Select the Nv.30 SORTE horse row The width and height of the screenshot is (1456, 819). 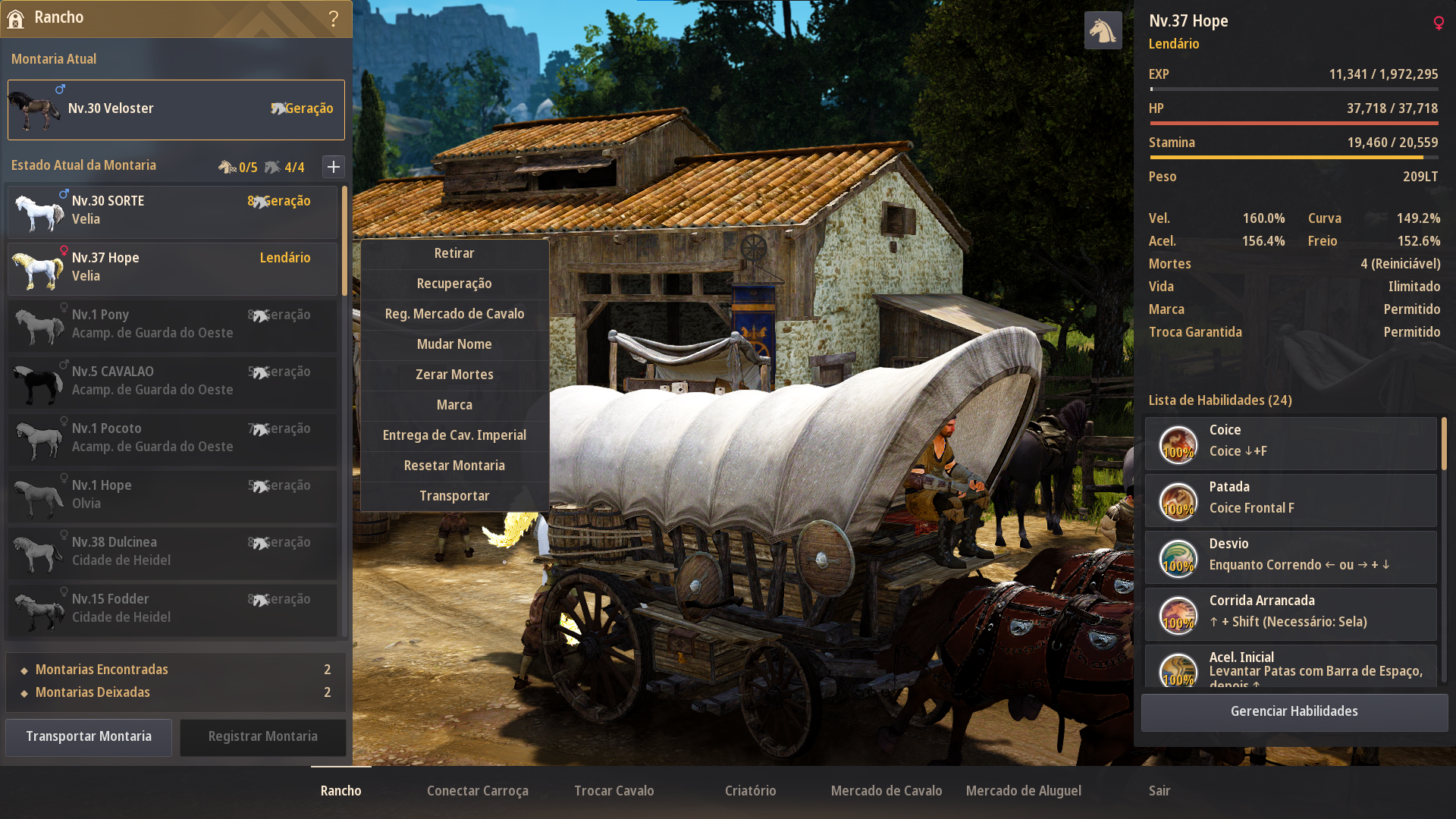173,211
